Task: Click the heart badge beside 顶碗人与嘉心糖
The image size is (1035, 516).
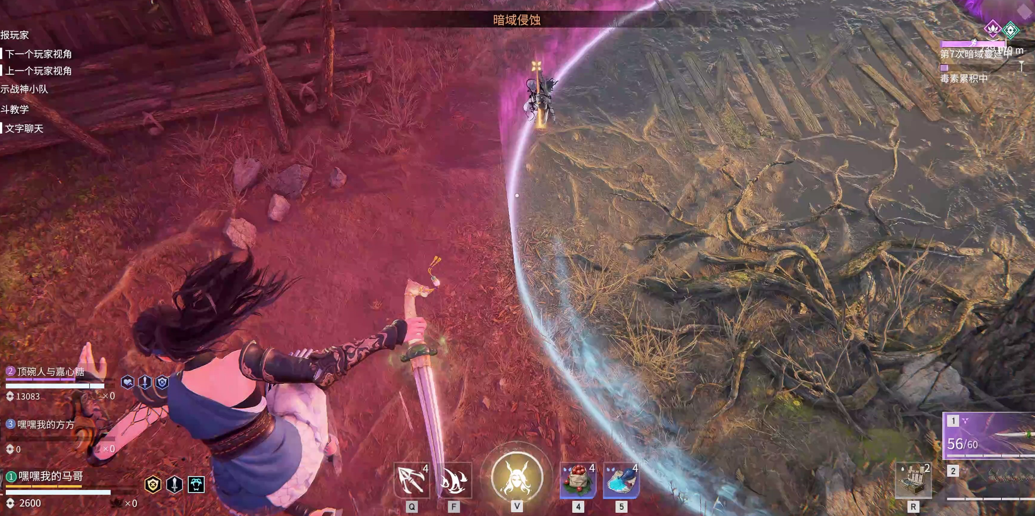Action: (128, 382)
